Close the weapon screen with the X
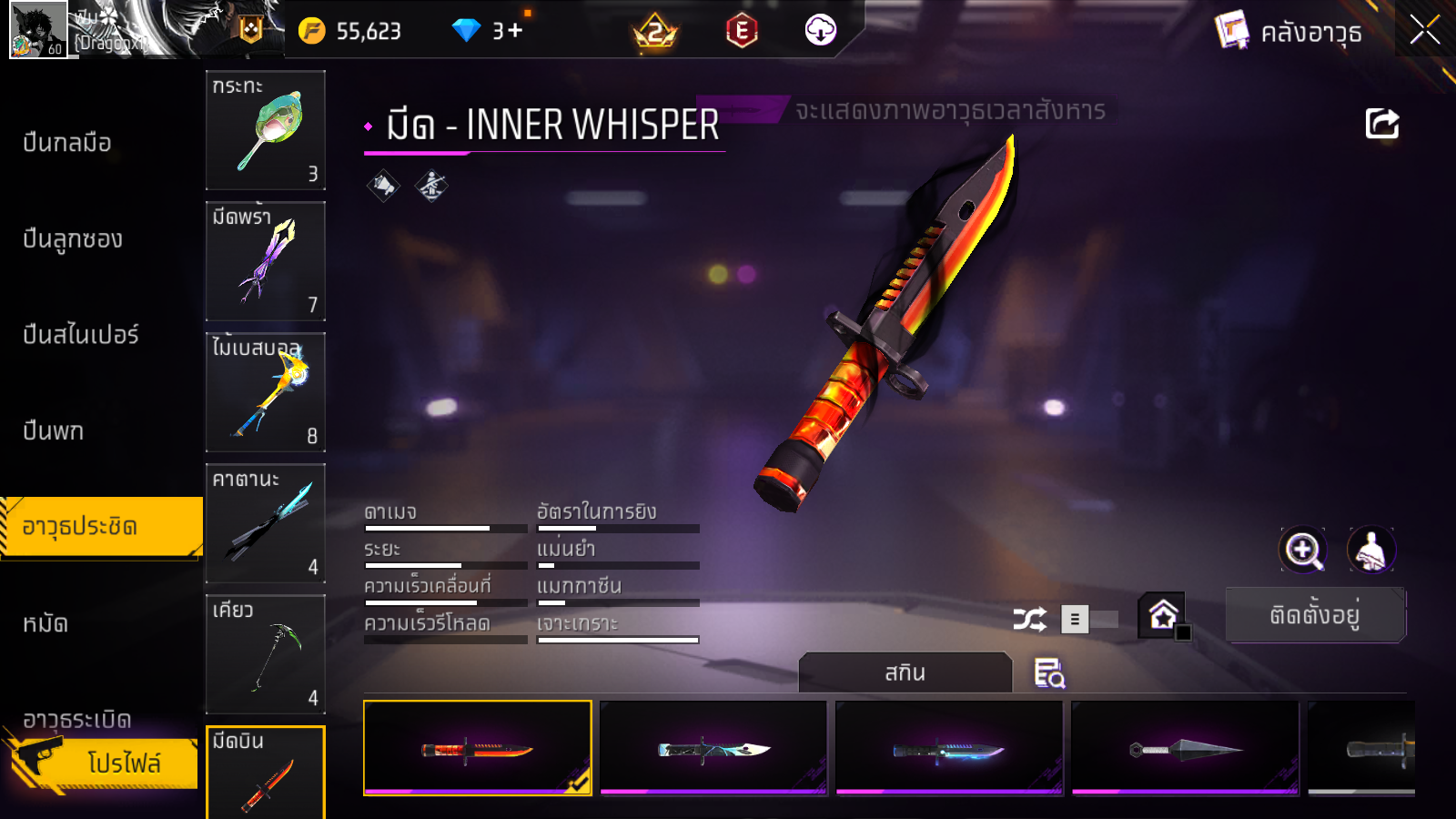The width and height of the screenshot is (1456, 819). coord(1424,30)
